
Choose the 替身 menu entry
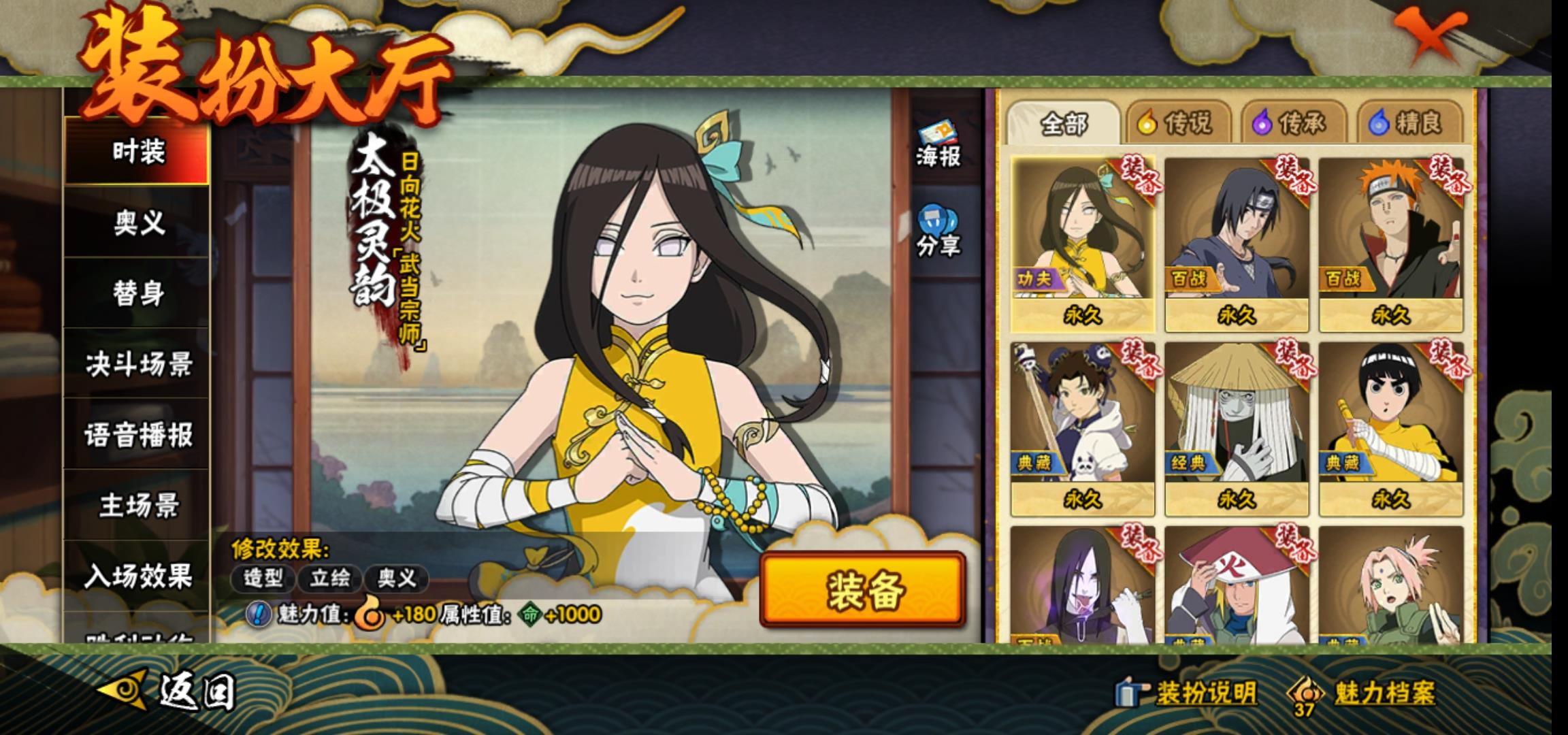click(137, 293)
